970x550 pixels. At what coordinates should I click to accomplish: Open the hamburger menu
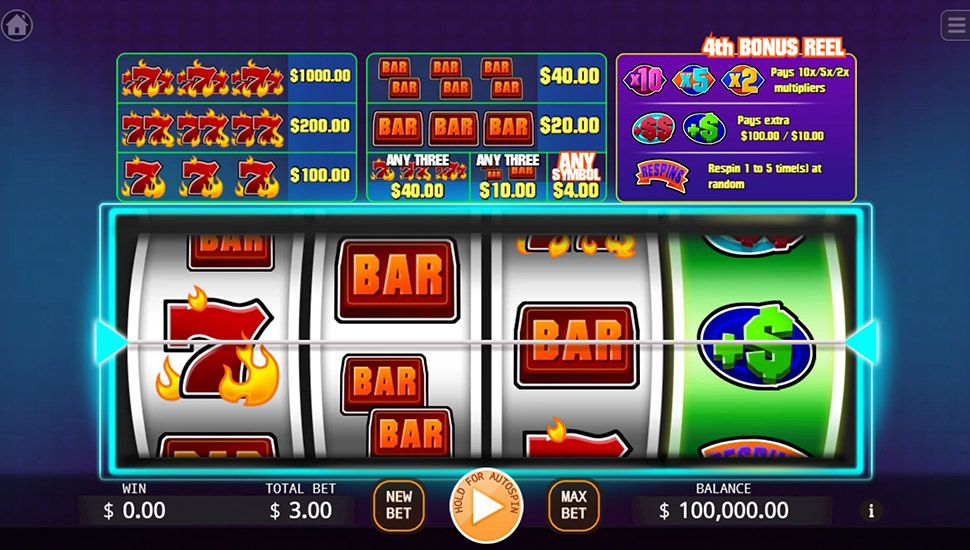pos(956,26)
